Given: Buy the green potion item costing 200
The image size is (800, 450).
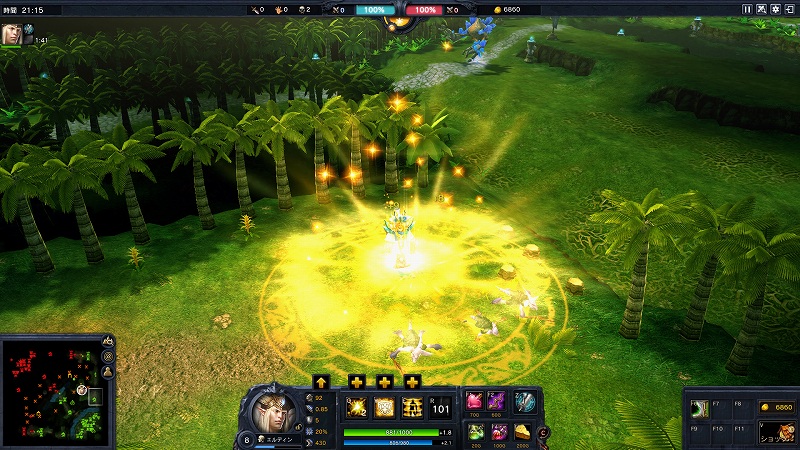Looking at the screenshot, I should tap(474, 431).
